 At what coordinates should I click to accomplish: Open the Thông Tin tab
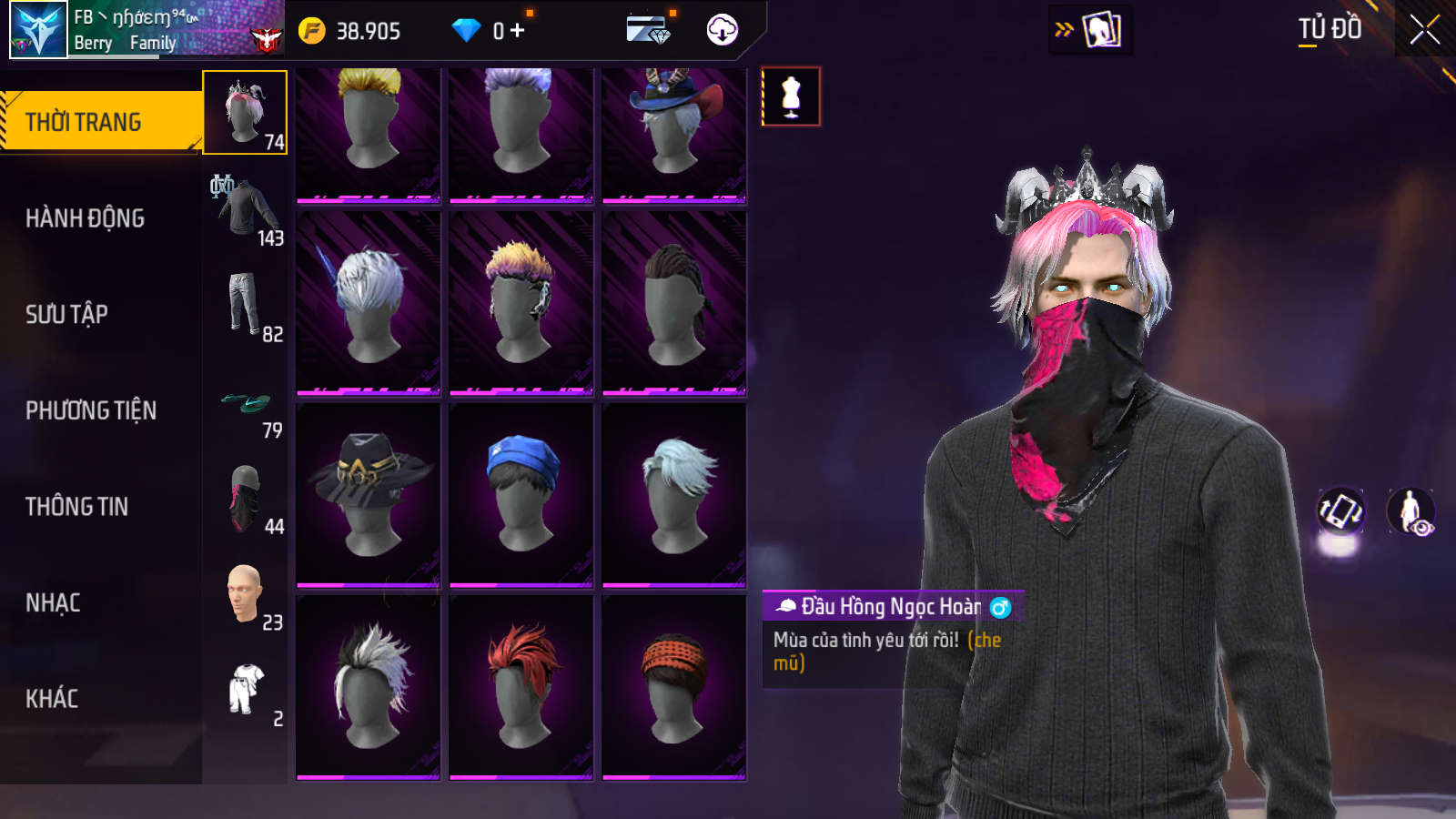click(76, 506)
